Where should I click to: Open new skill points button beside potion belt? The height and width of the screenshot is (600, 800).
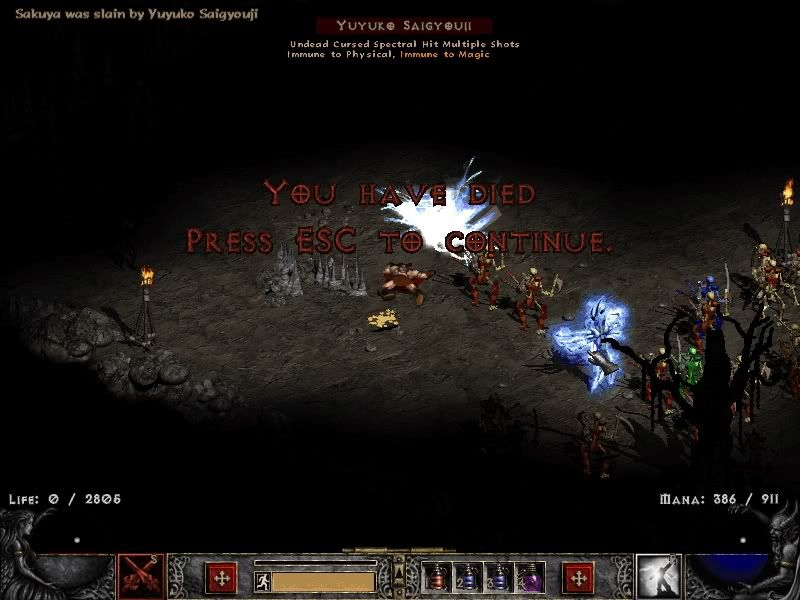click(578, 578)
